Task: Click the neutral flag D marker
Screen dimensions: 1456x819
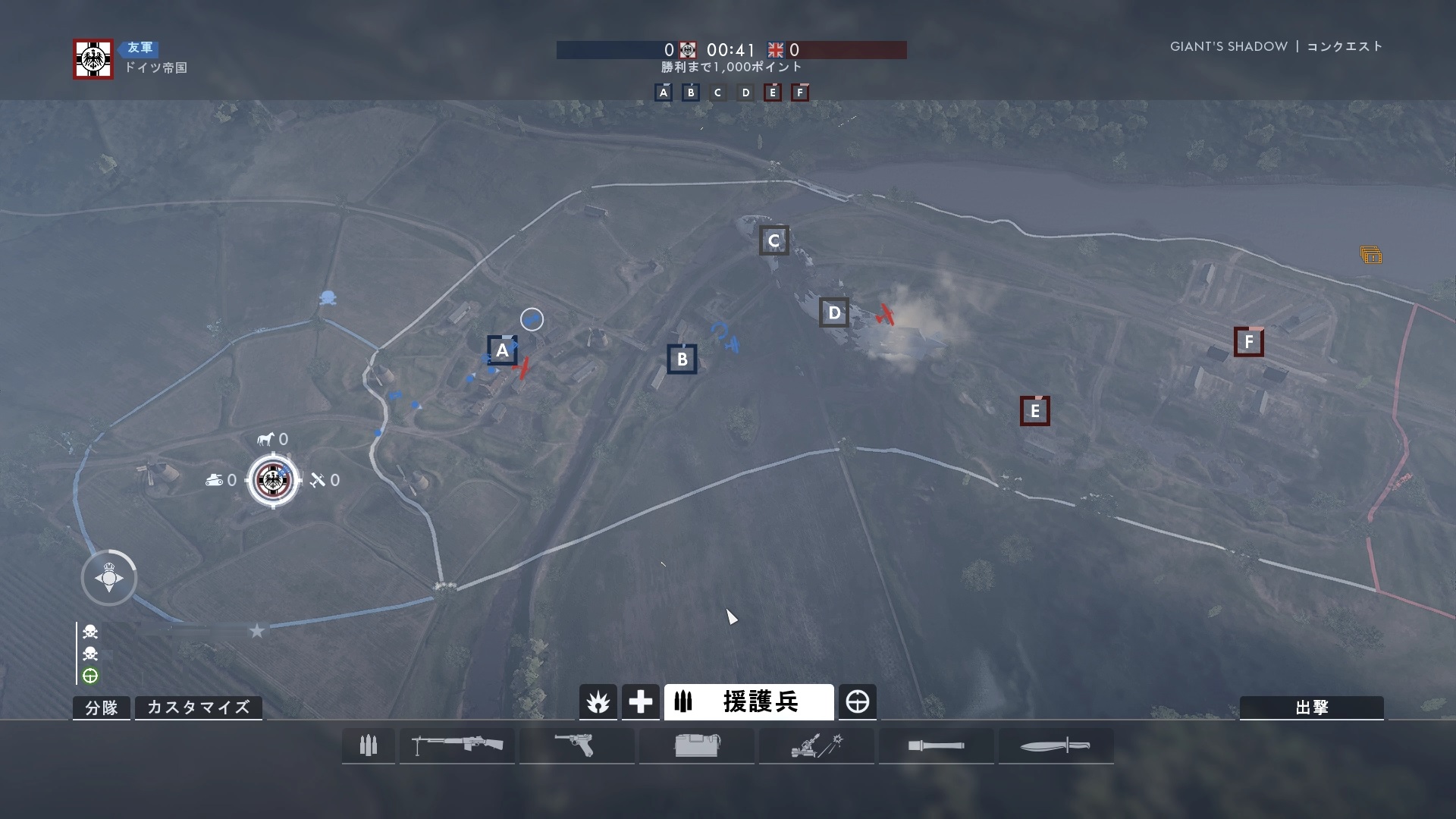Action: click(x=834, y=312)
